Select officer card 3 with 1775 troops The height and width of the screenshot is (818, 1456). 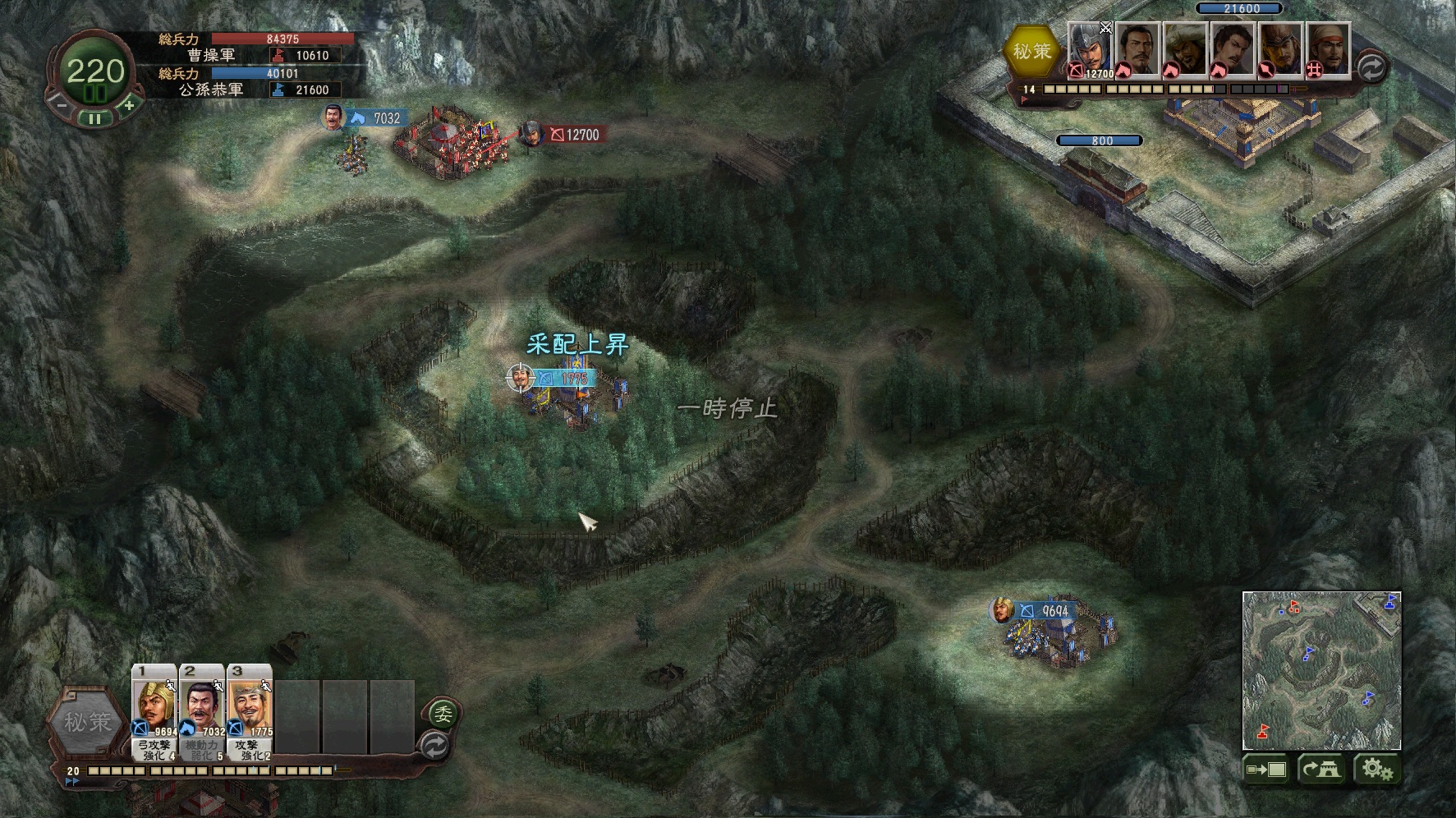250,710
